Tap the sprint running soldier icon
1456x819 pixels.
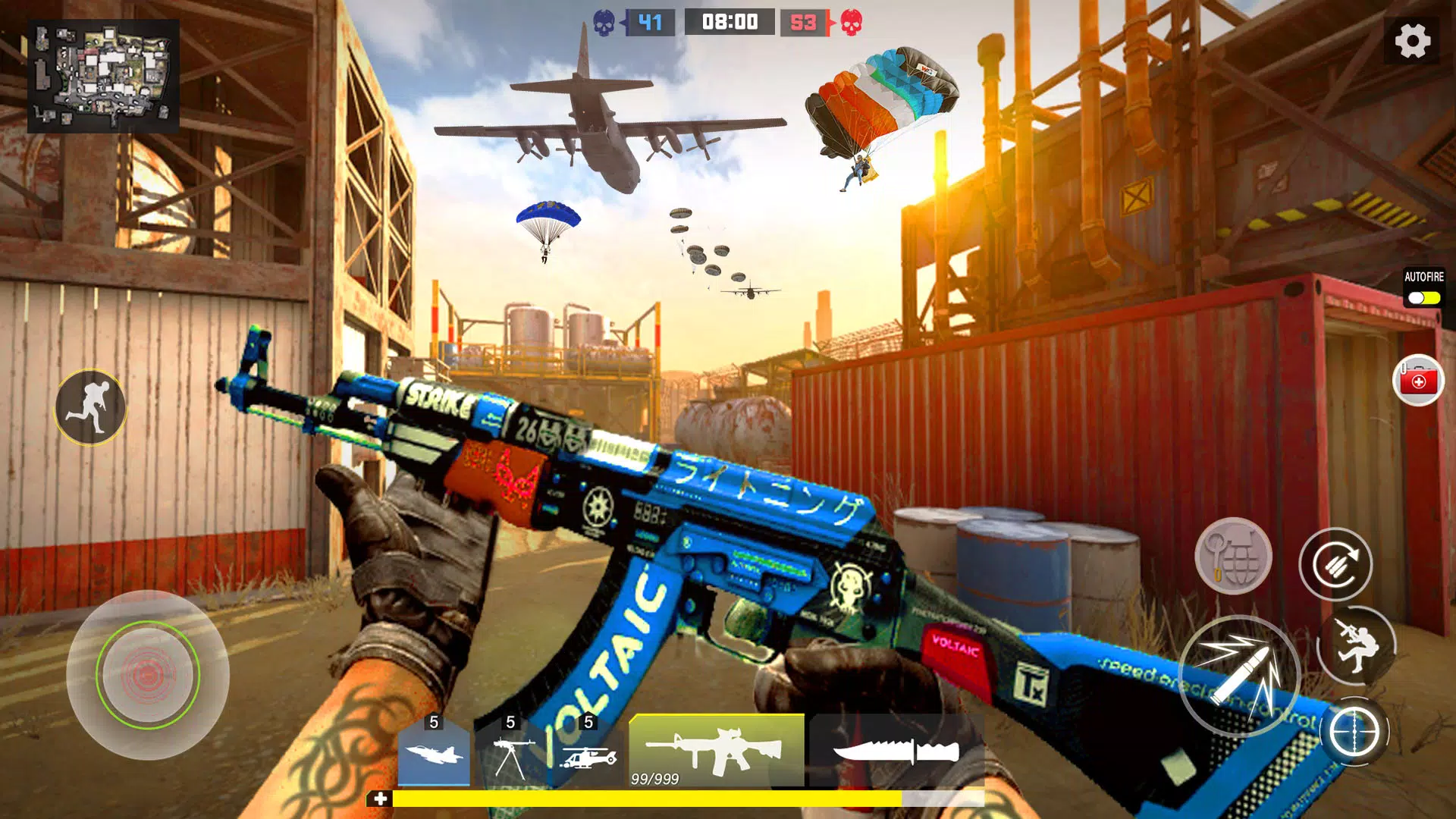91,407
